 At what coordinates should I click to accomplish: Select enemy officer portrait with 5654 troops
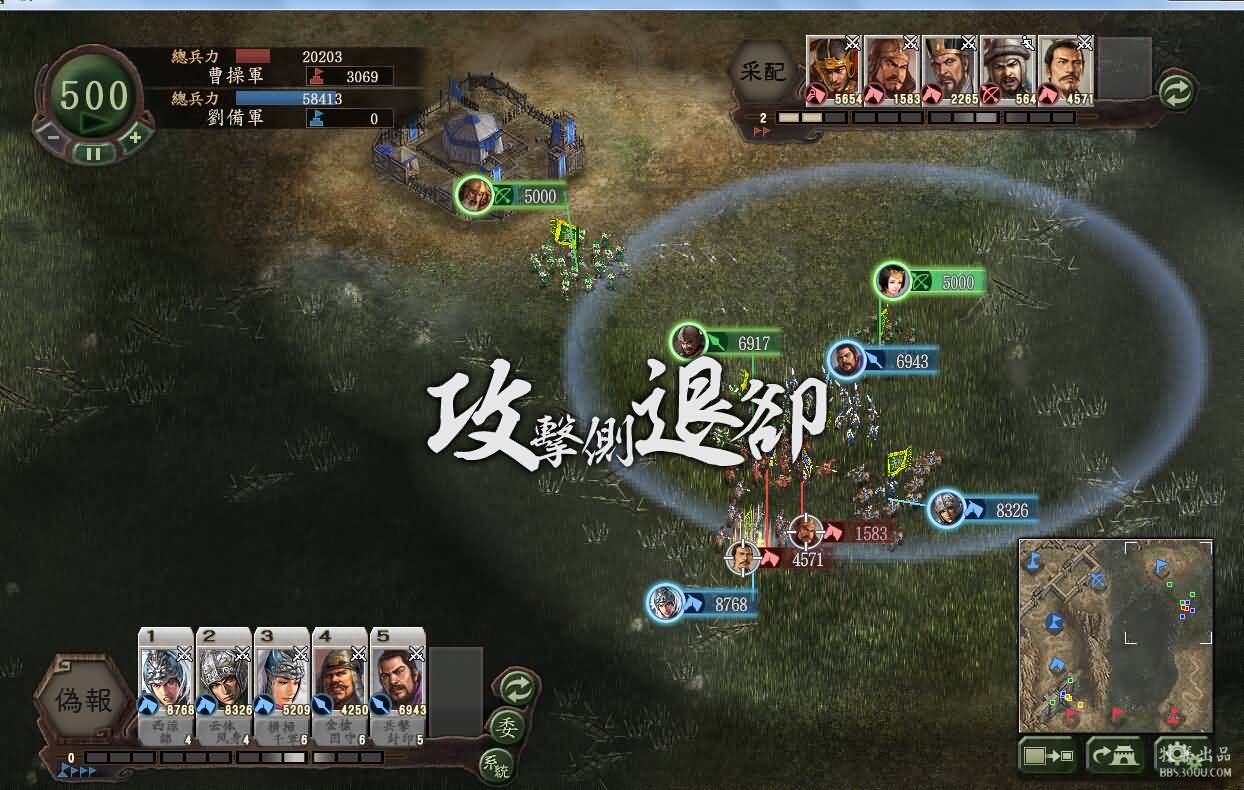pyautogui.click(x=833, y=70)
